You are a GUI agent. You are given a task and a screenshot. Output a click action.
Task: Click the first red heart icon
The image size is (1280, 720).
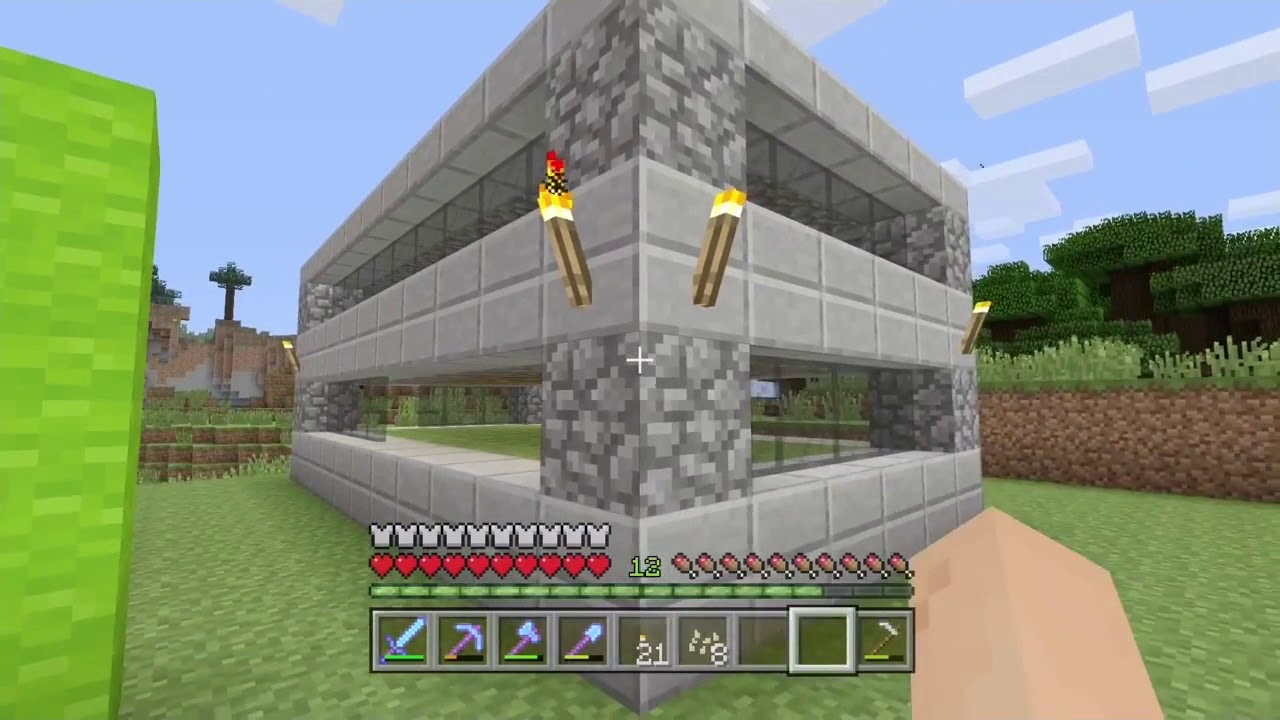[x=380, y=566]
